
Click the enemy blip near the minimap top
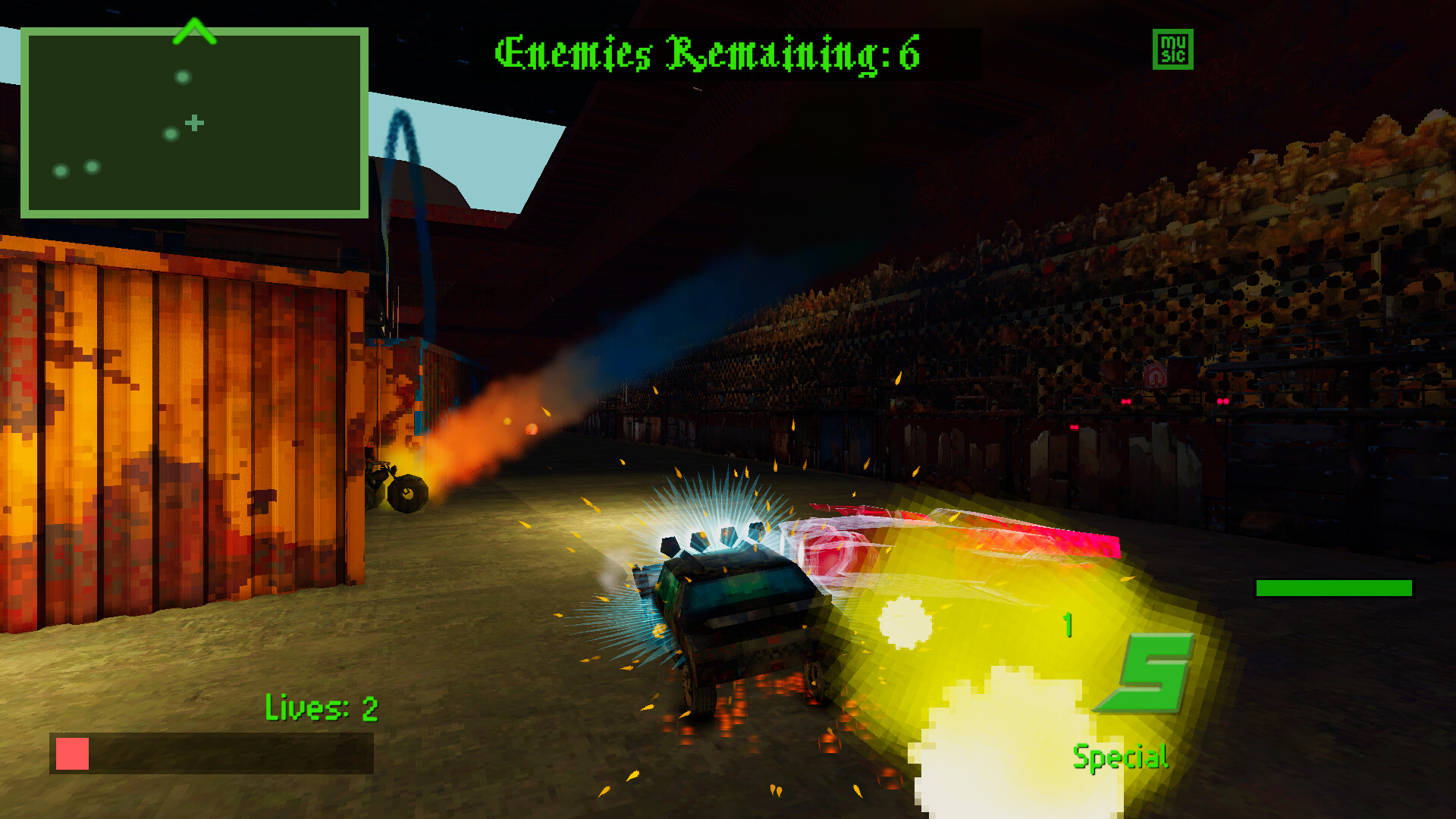pos(182,76)
